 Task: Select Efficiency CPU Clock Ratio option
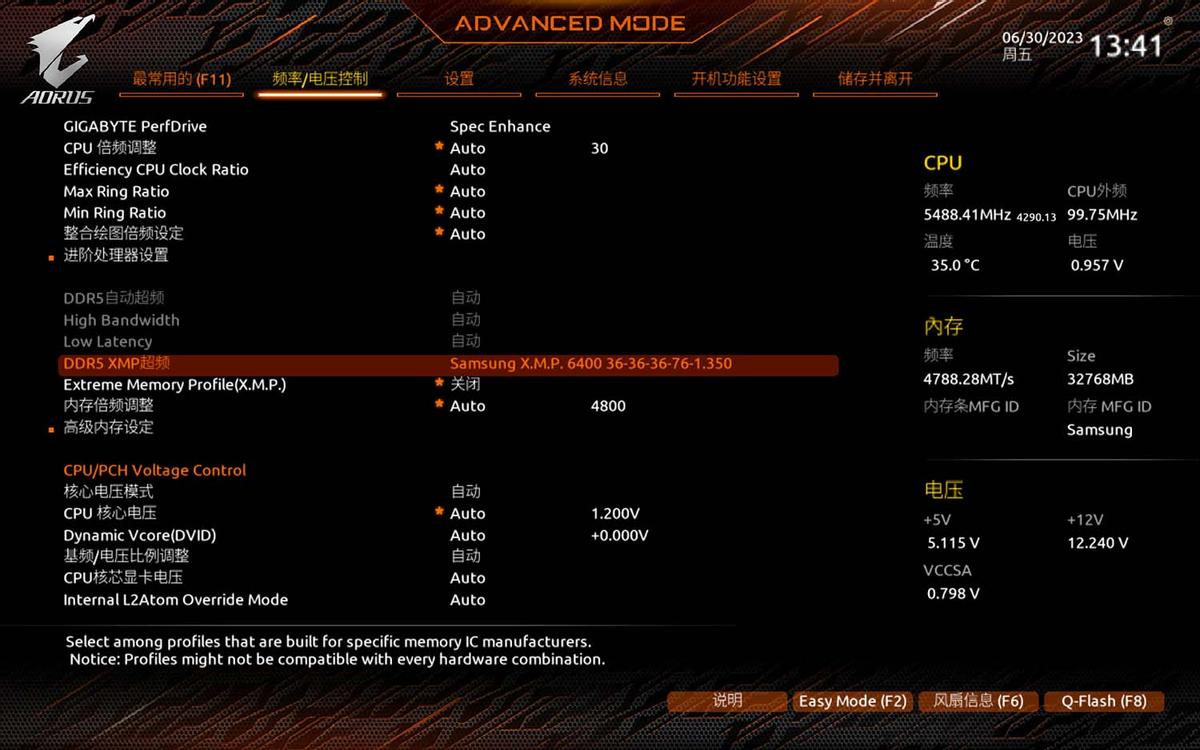[156, 170]
